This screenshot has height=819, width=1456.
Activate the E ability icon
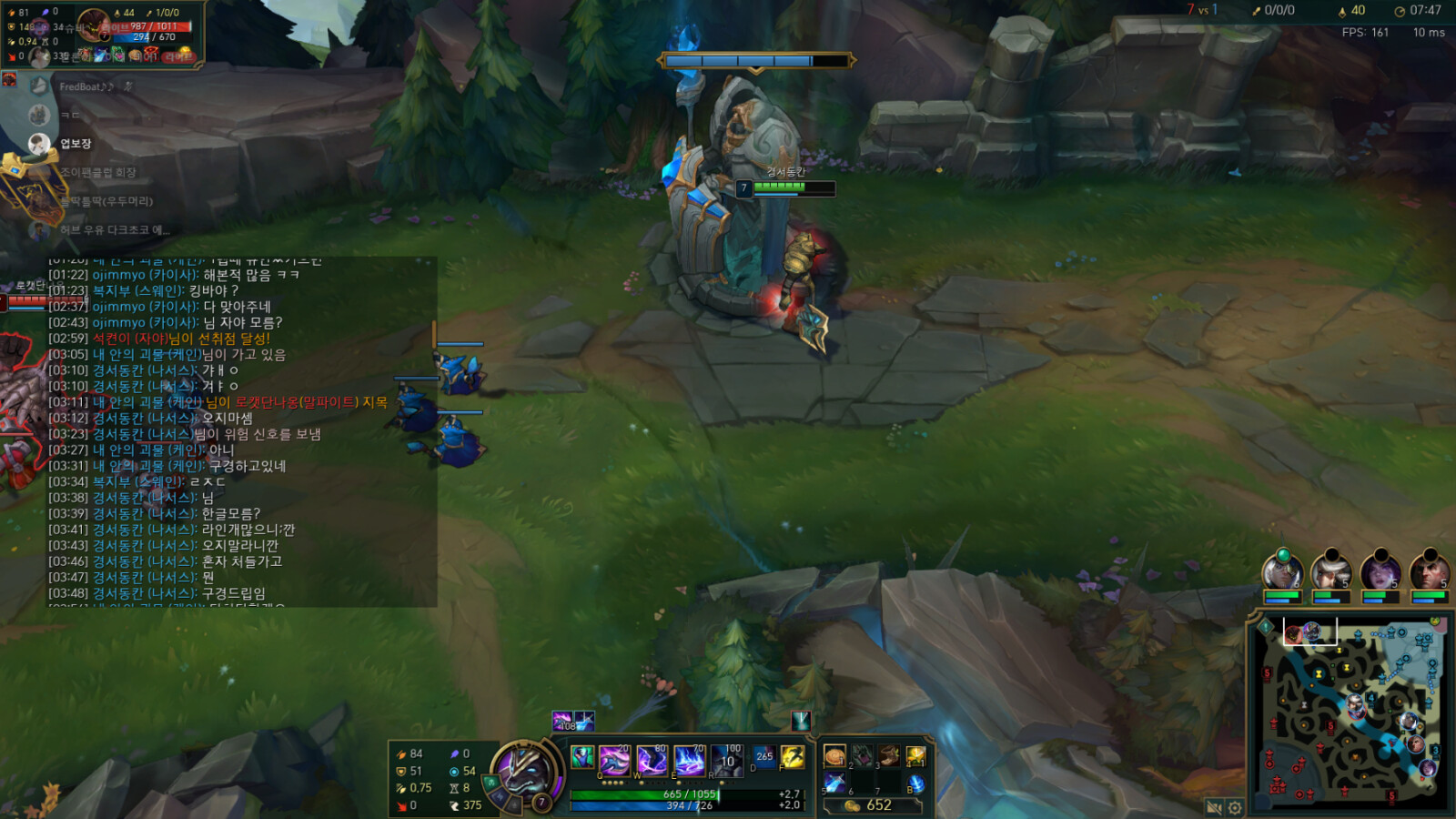pyautogui.click(x=688, y=761)
